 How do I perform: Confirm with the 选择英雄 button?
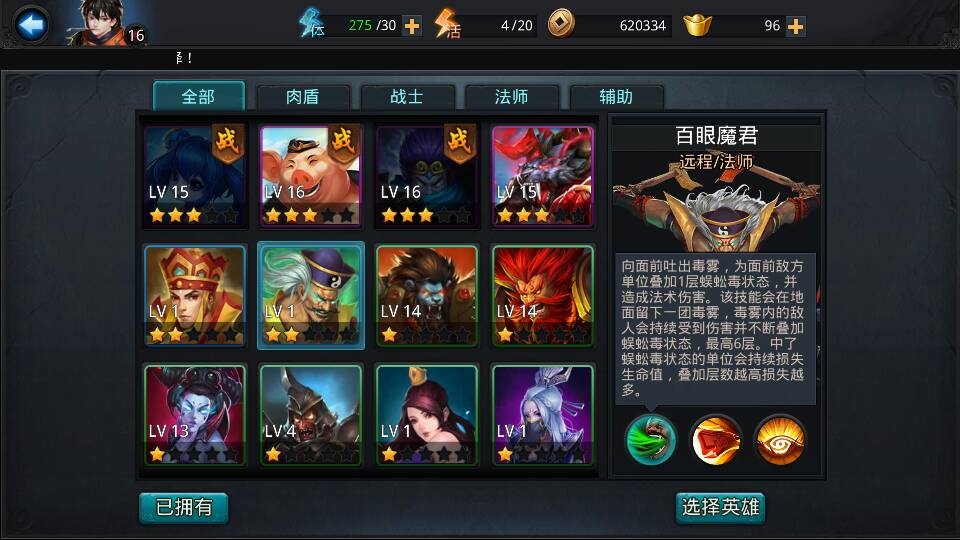tap(721, 507)
